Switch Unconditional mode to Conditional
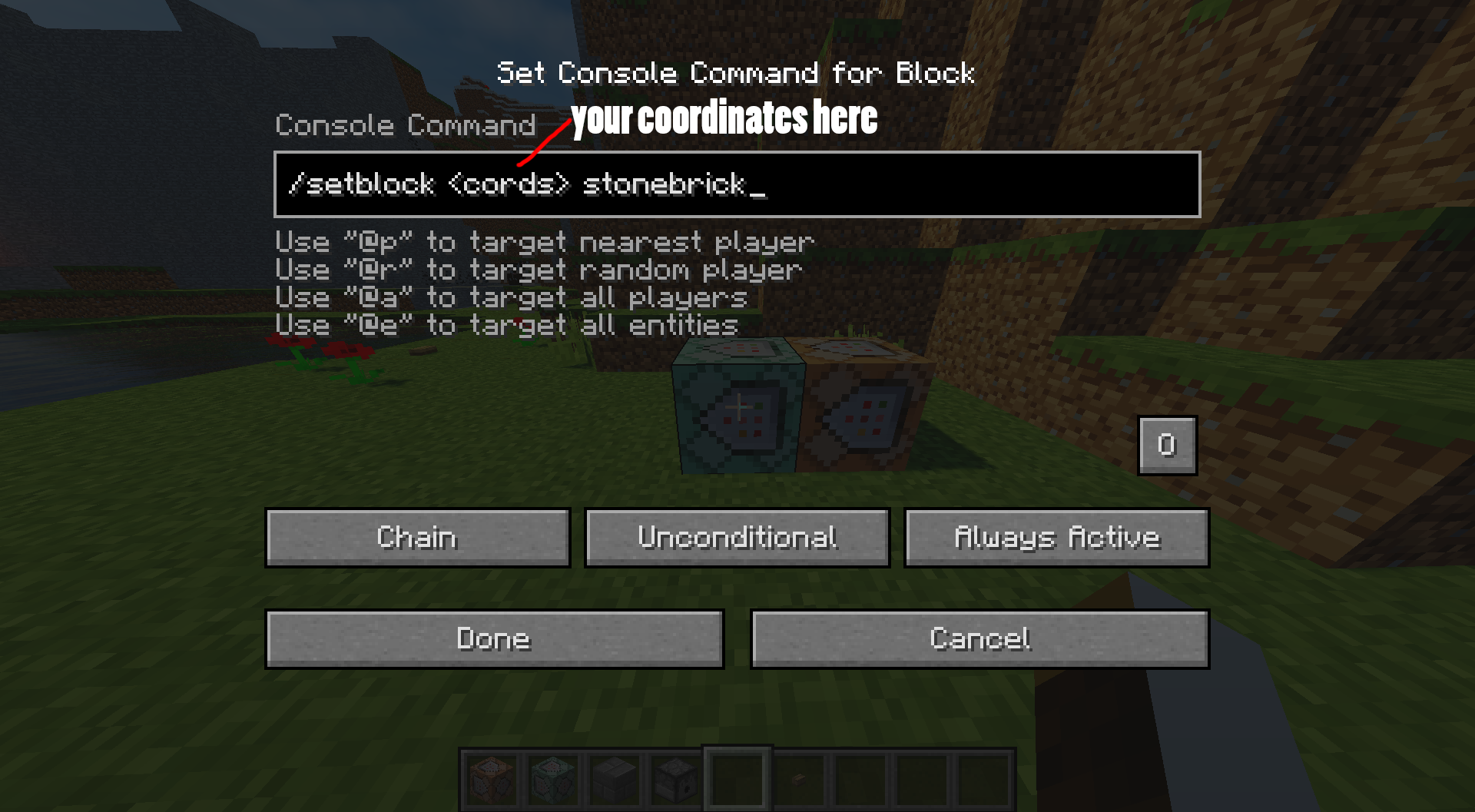Screen dimensions: 1475x812 (737, 537)
